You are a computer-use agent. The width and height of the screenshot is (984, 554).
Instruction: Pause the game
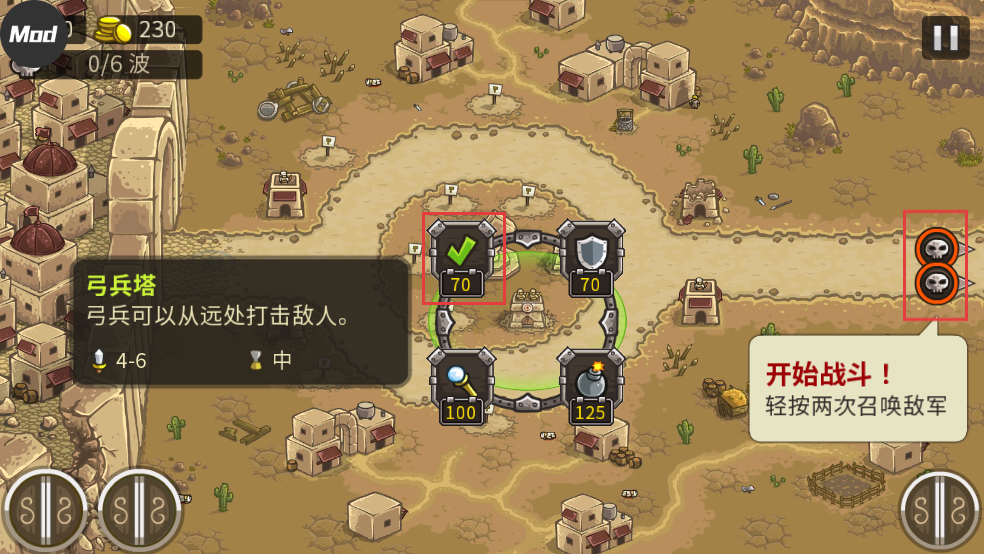coord(945,38)
